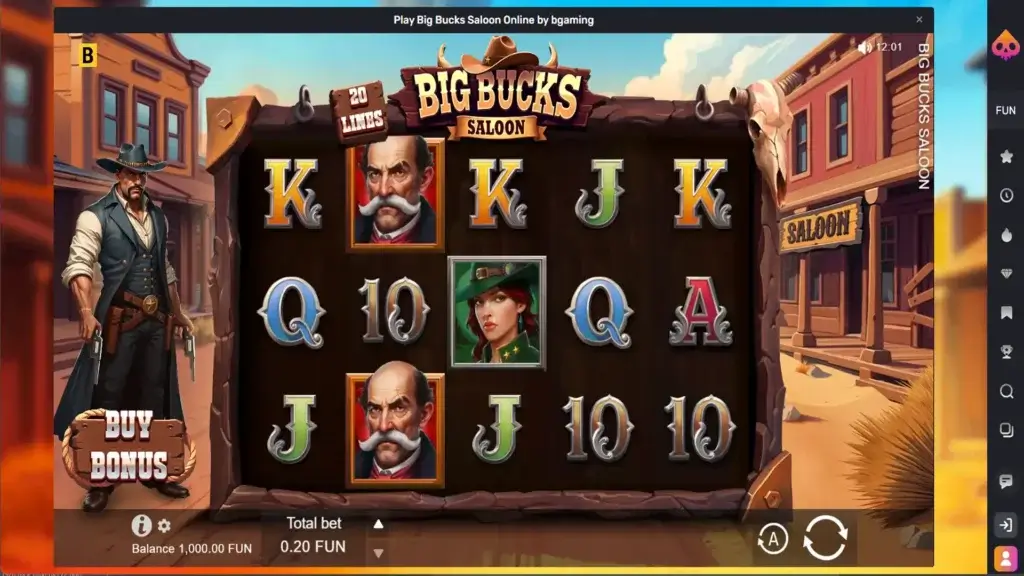This screenshot has width=1024, height=576.
Task: Open the game settings gear
Action: point(165,526)
